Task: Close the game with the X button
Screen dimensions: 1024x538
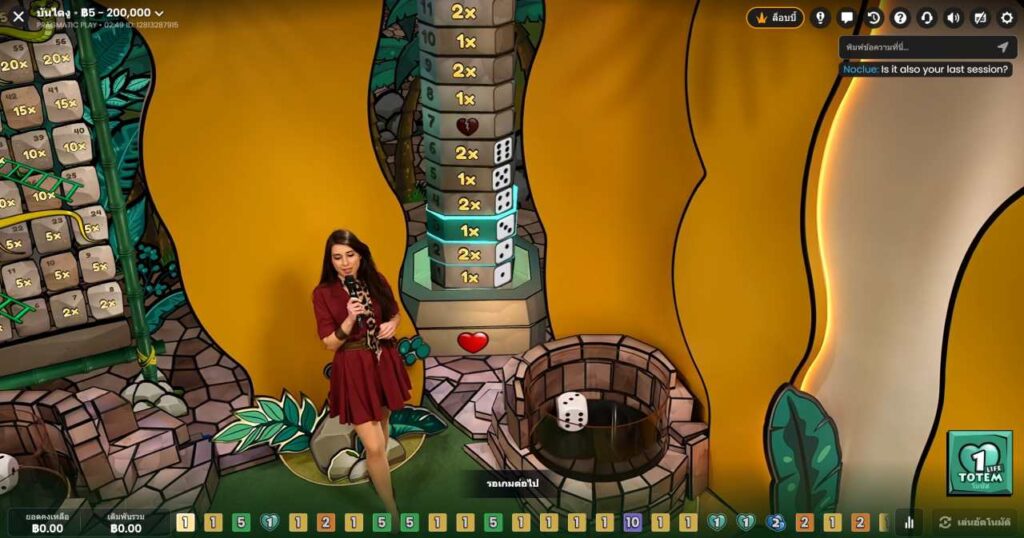Action: (x=18, y=16)
